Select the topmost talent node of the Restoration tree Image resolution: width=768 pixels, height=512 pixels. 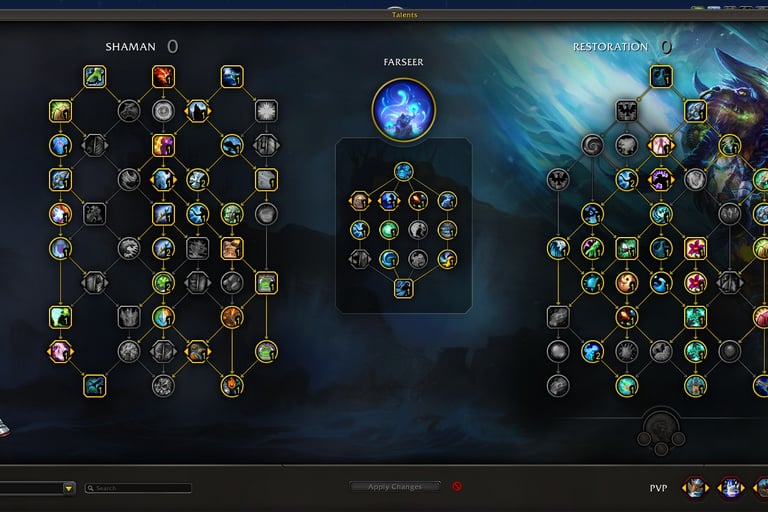661,76
